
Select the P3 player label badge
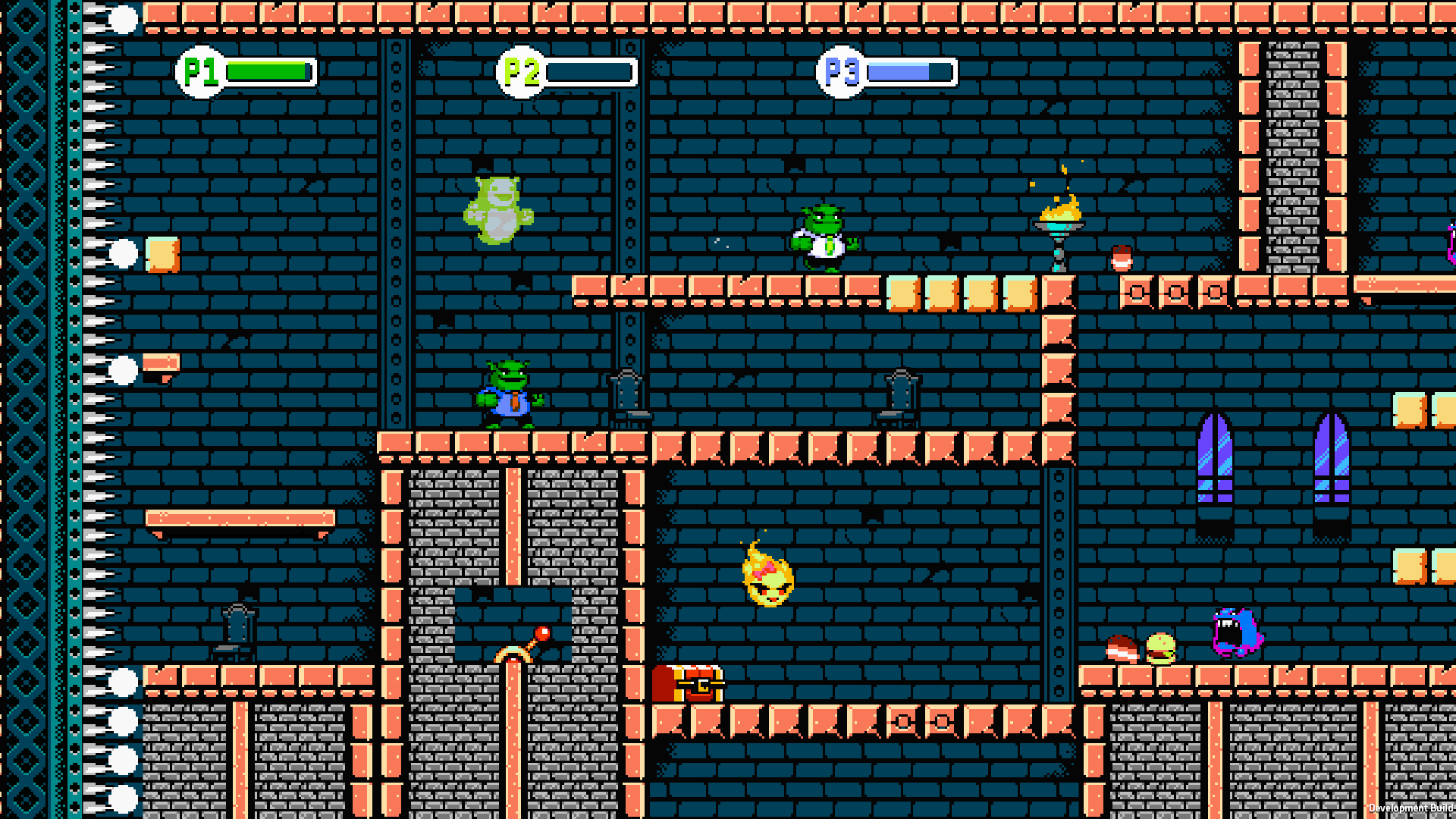pos(840,71)
